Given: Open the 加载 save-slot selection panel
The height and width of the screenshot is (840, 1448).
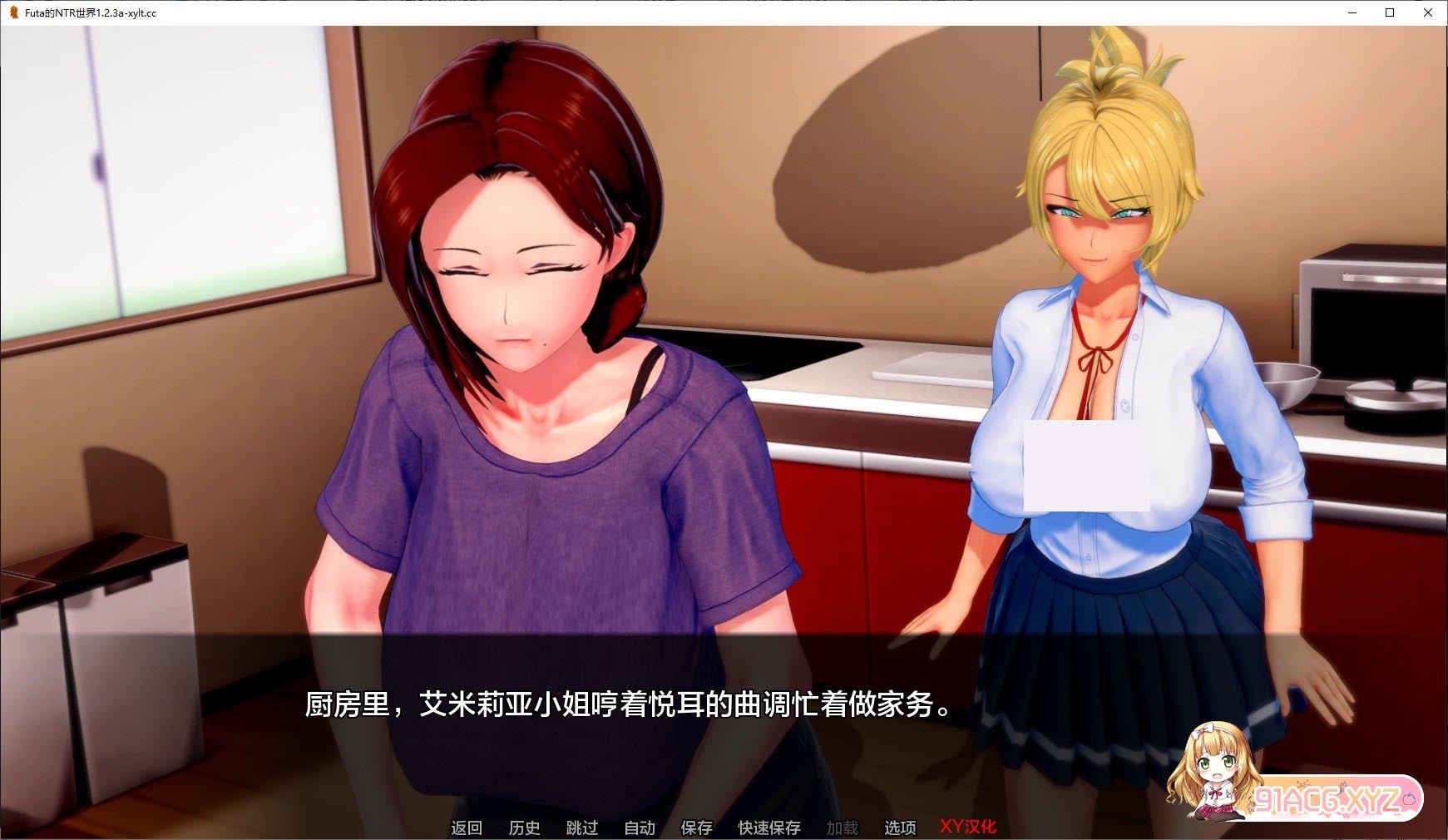Looking at the screenshot, I should click(x=843, y=828).
